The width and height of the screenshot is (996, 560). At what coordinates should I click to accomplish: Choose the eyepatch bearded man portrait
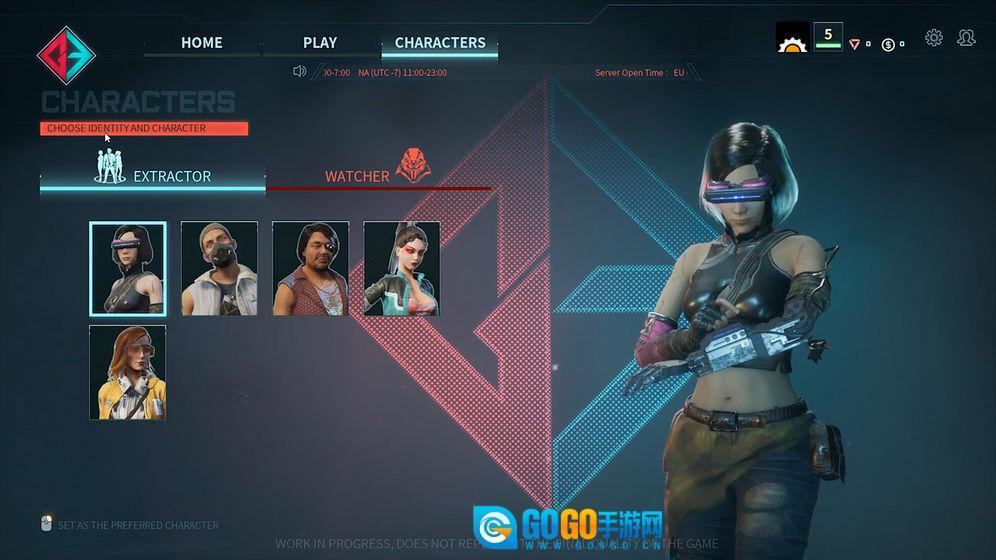pyautogui.click(x=310, y=269)
